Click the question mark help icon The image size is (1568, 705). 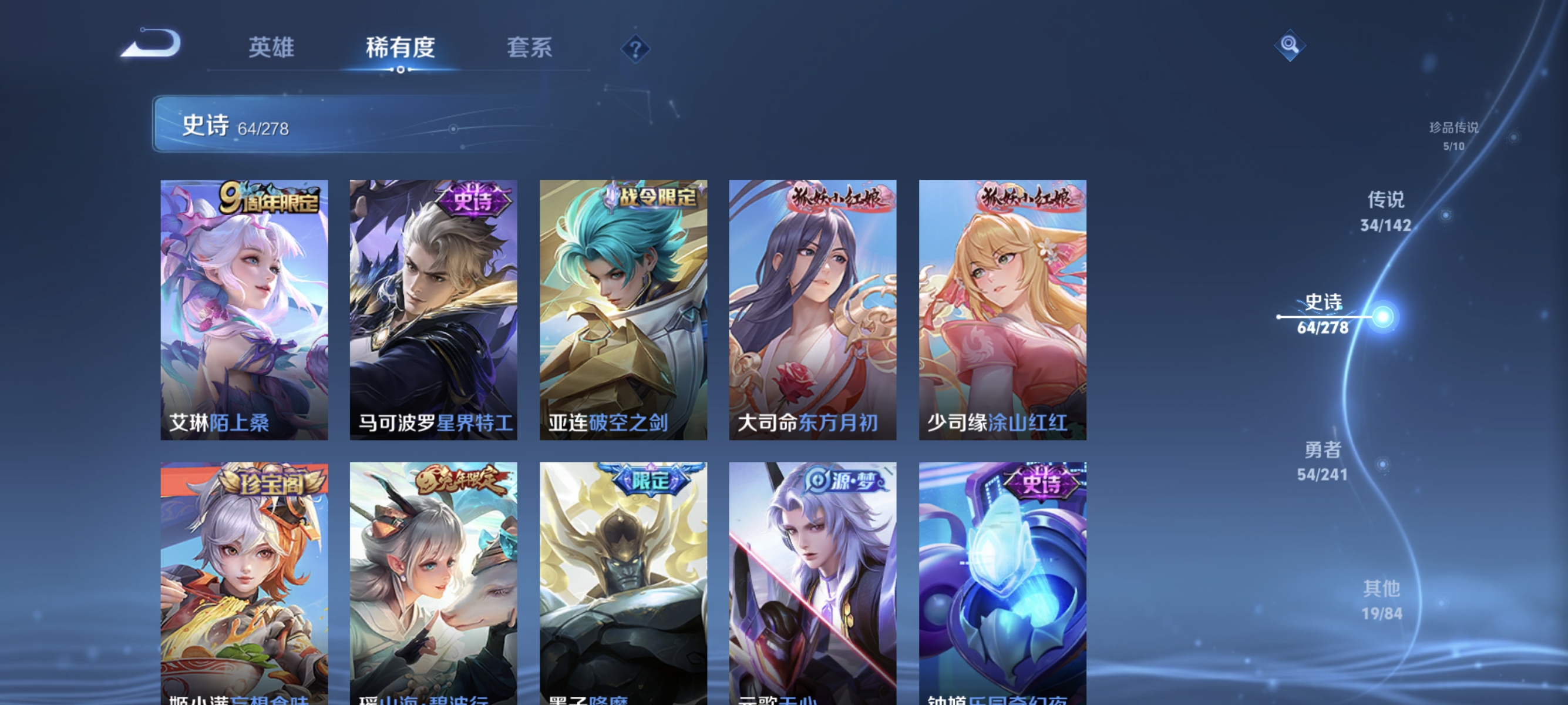pyautogui.click(x=635, y=48)
